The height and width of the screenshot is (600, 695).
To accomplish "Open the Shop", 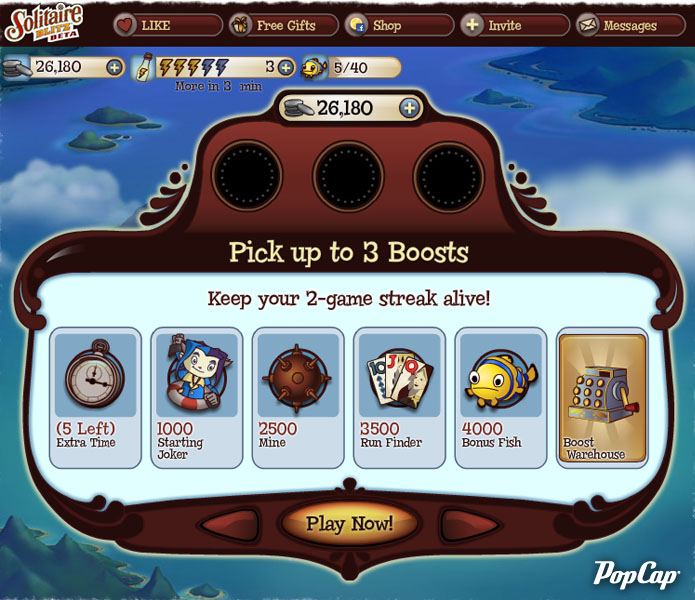I will [x=399, y=25].
